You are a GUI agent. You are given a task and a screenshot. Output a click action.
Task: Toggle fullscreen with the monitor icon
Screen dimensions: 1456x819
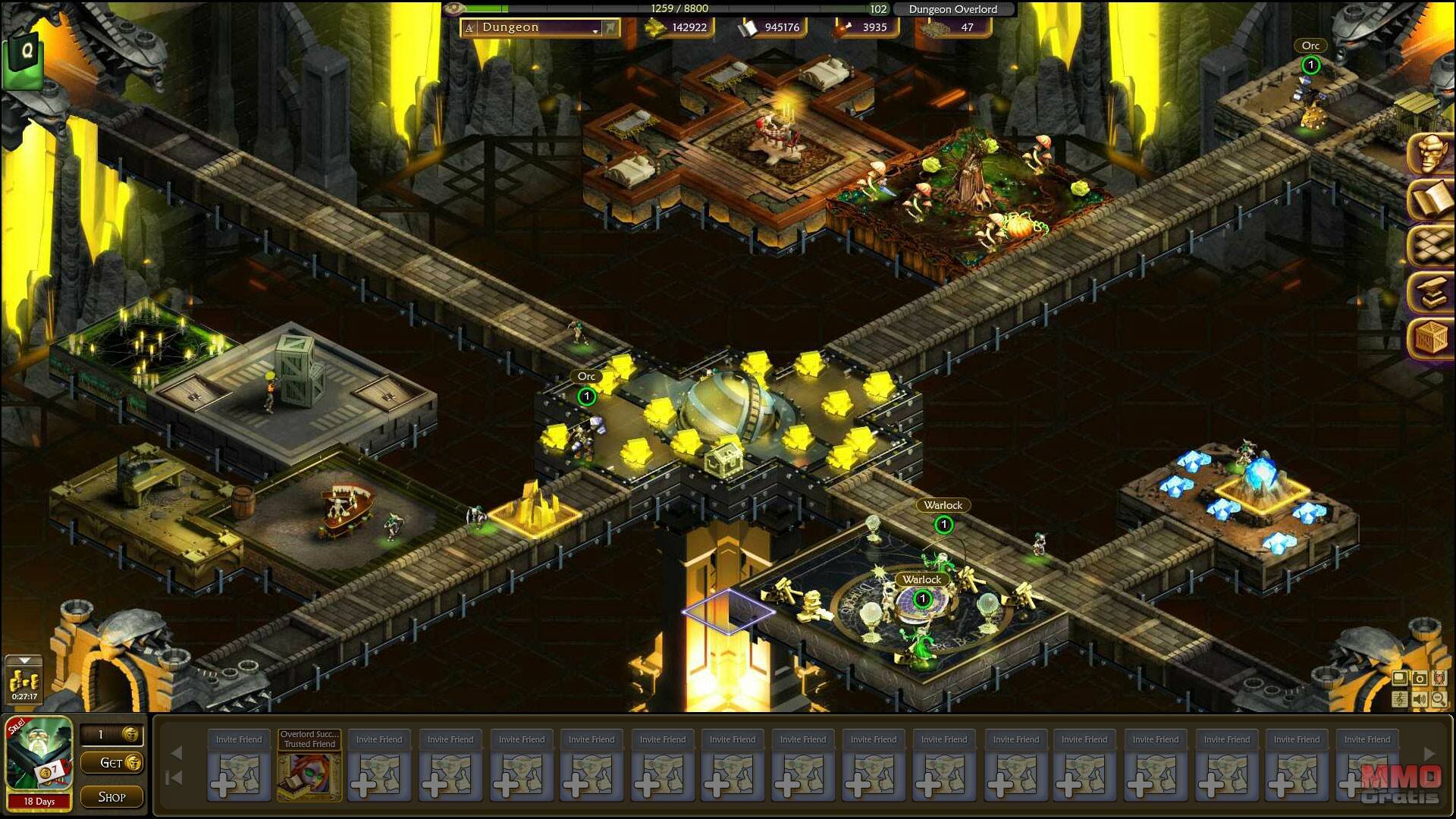point(1400,679)
